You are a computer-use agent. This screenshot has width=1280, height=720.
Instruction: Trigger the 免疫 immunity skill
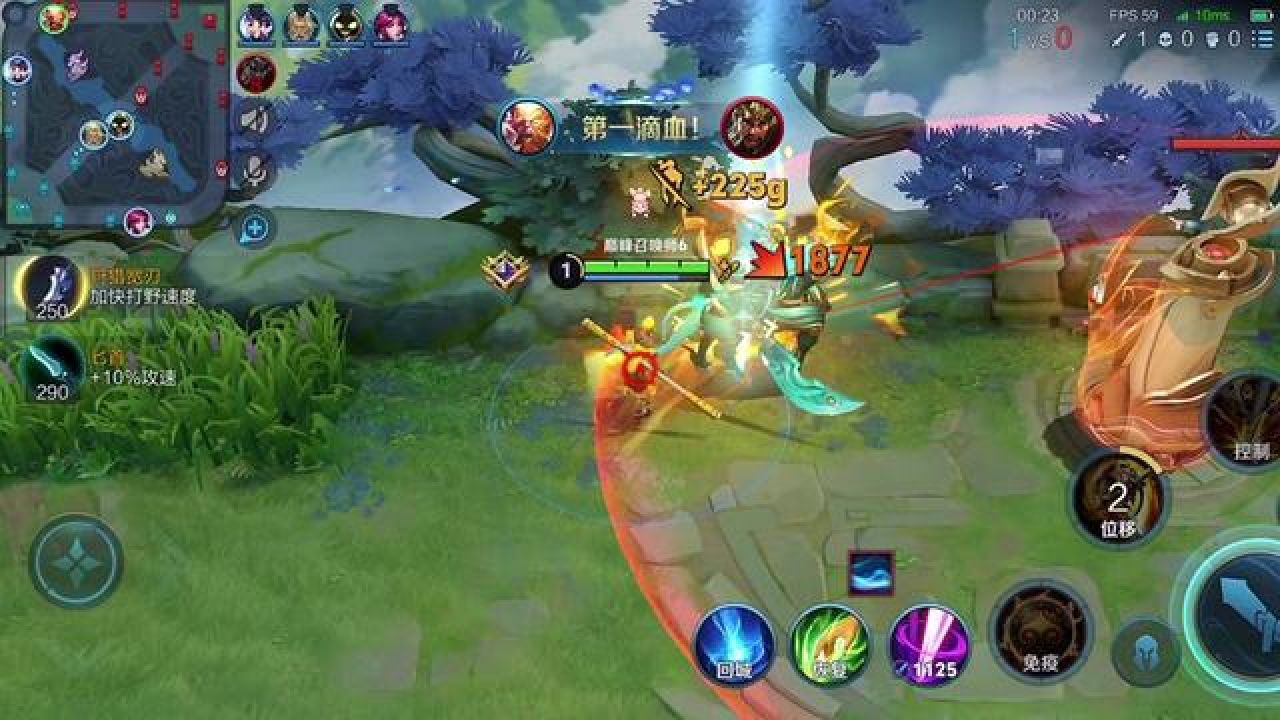(1040, 630)
